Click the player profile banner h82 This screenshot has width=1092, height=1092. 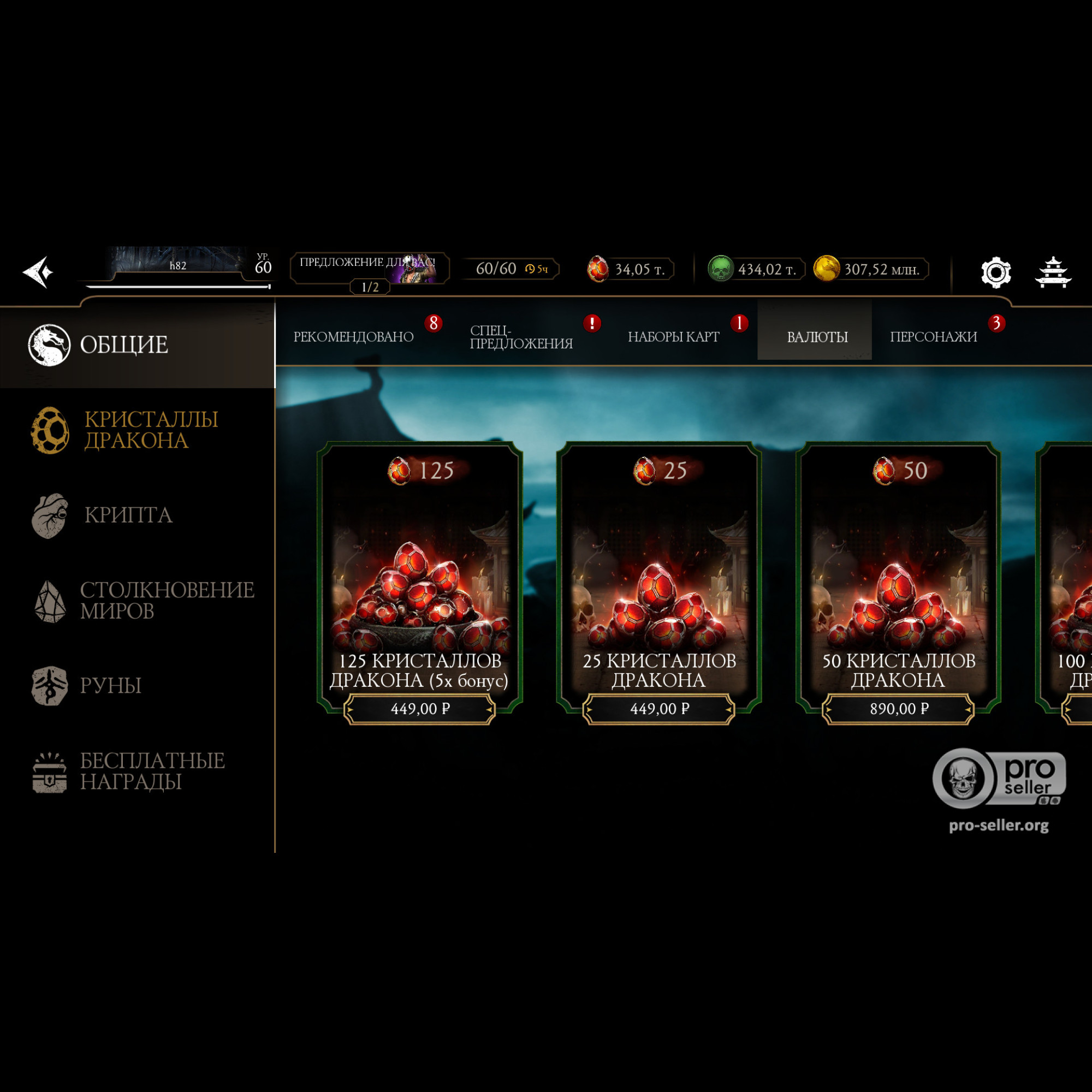coord(178,265)
